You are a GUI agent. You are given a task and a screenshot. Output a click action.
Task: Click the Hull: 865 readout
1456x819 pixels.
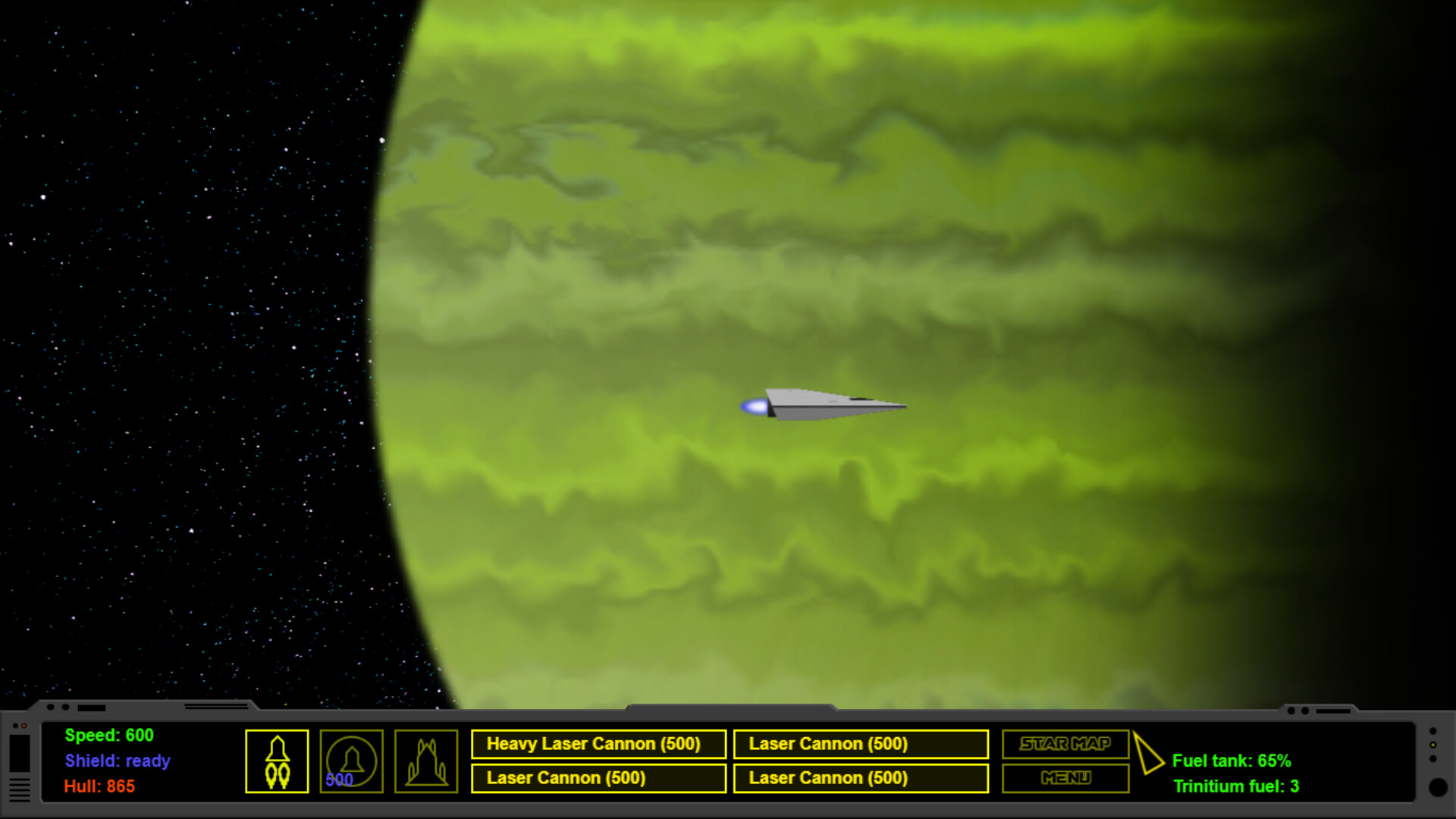pos(99,787)
